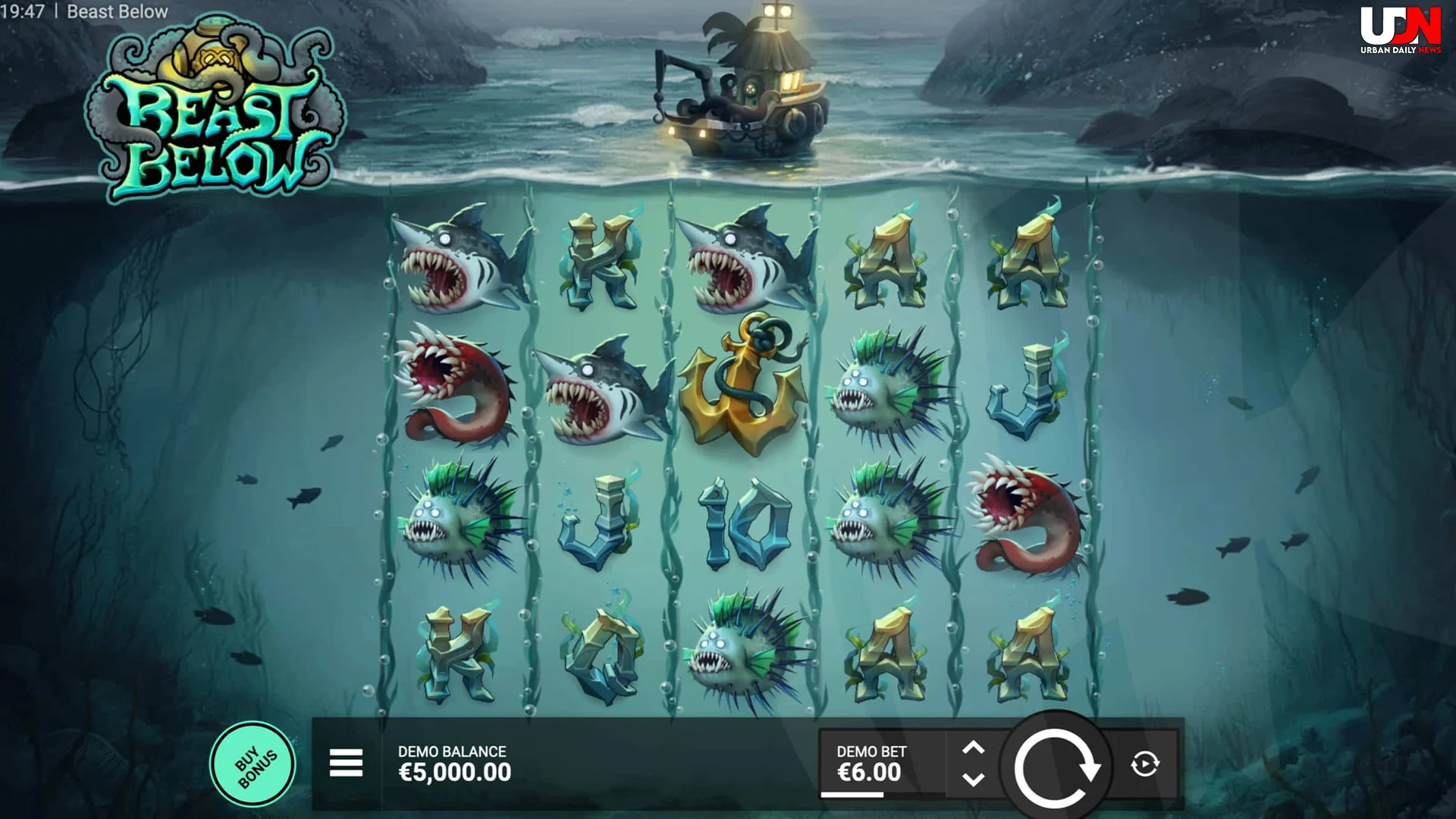
Task: Click the Beast Below logo
Action: point(212,106)
